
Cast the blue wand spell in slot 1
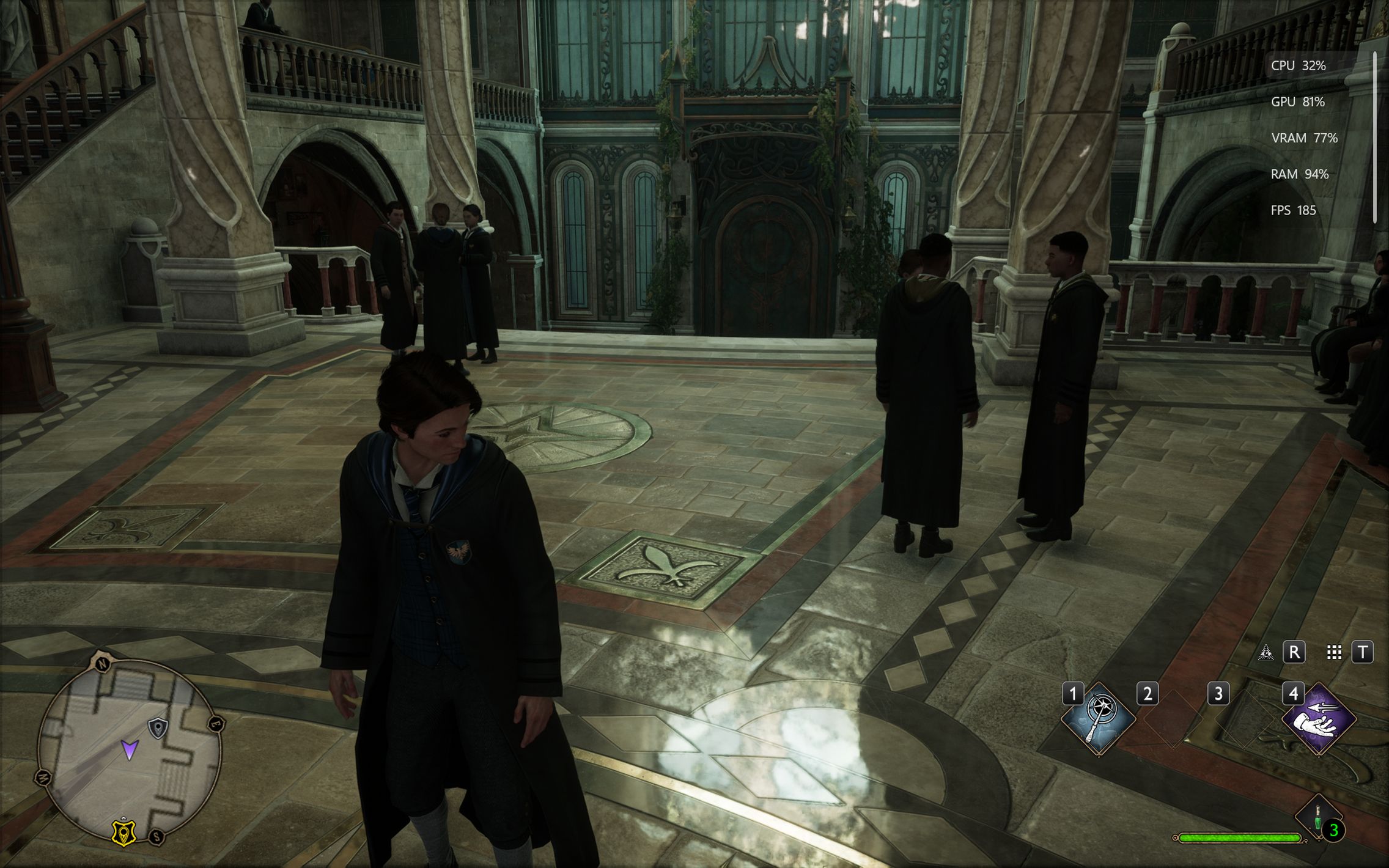click(x=1098, y=719)
